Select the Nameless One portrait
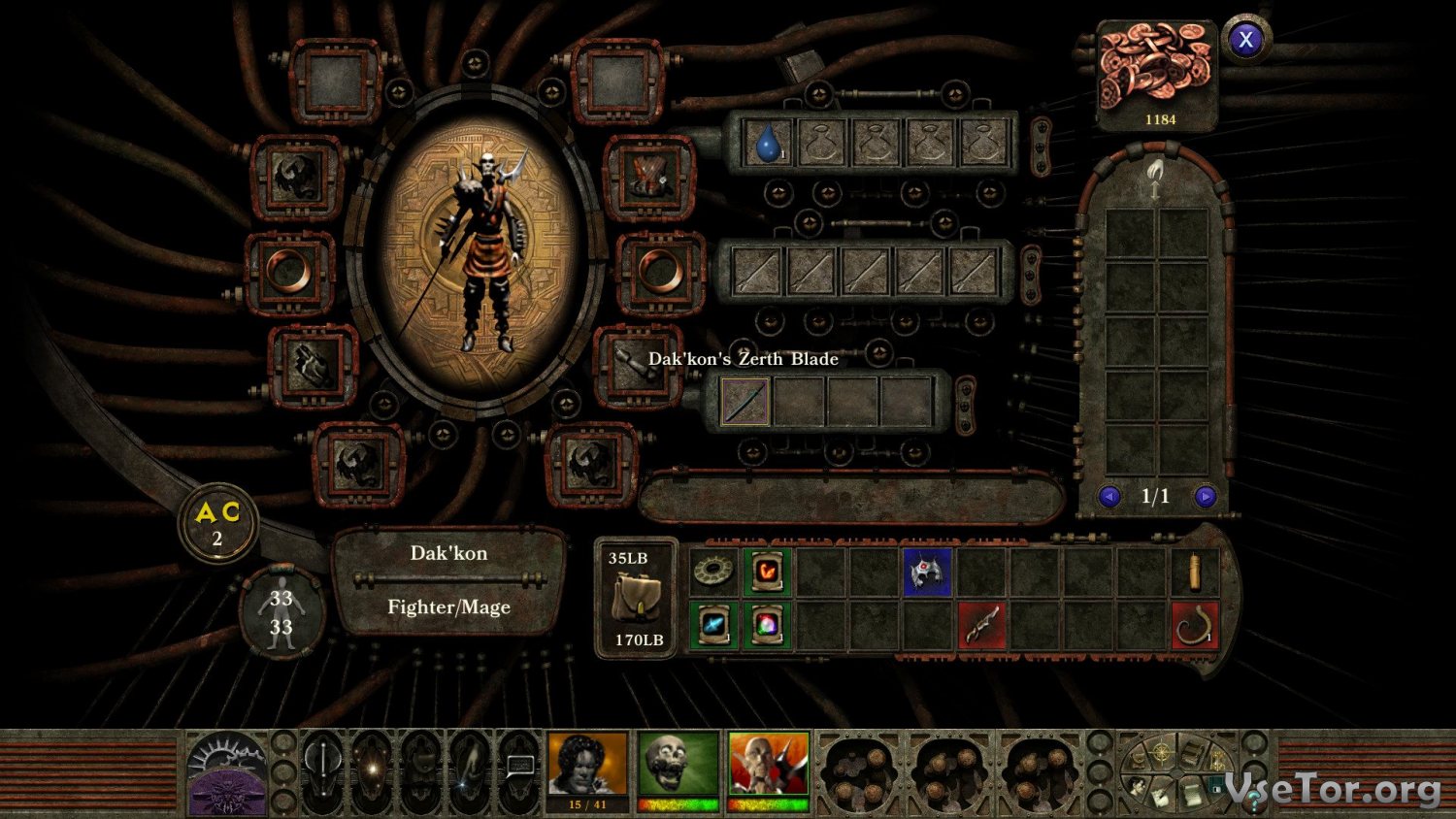Screen dimensions: 1456x819 pyautogui.click(x=588, y=764)
